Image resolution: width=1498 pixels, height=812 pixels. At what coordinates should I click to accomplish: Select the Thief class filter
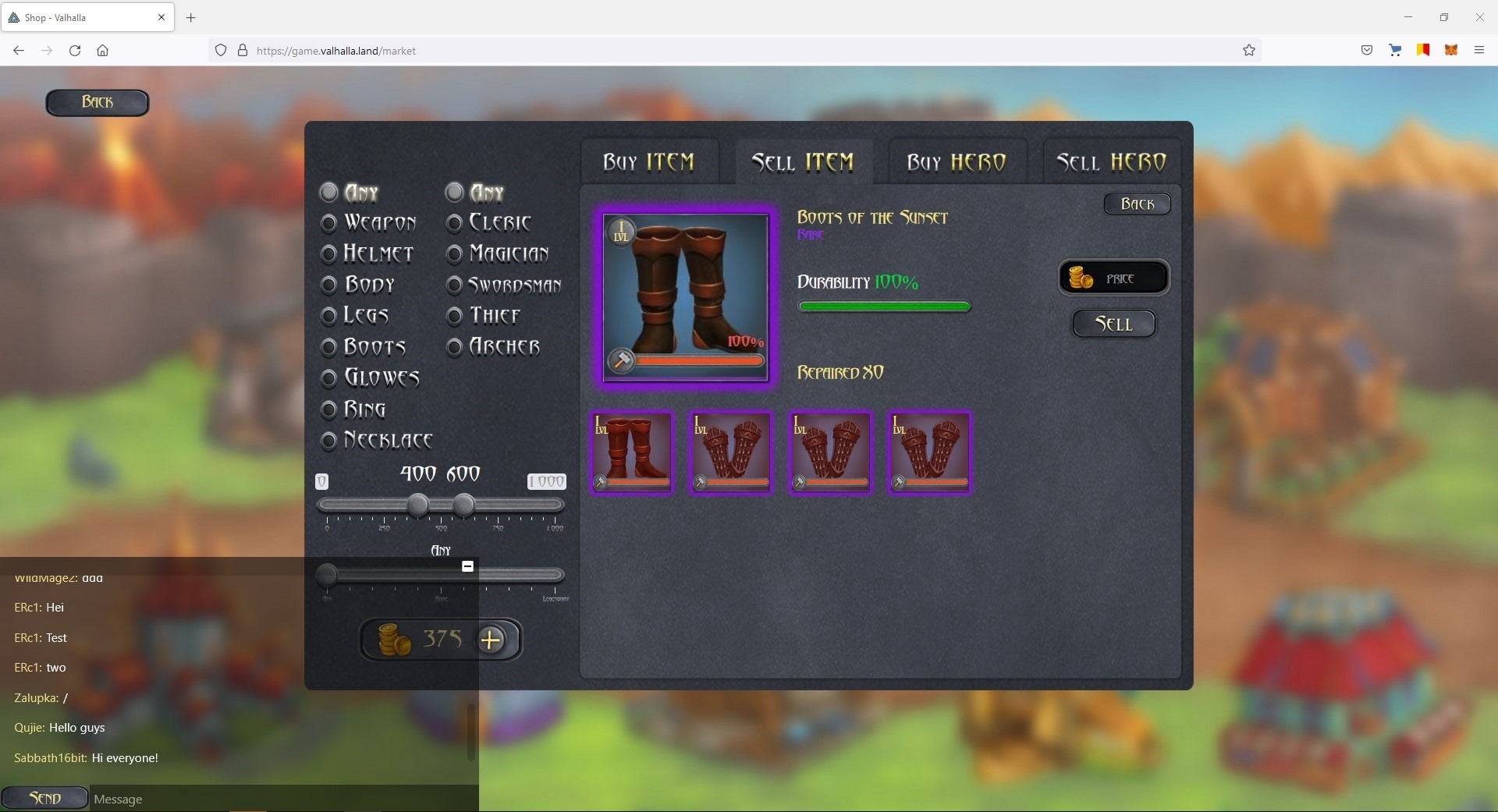coord(455,316)
